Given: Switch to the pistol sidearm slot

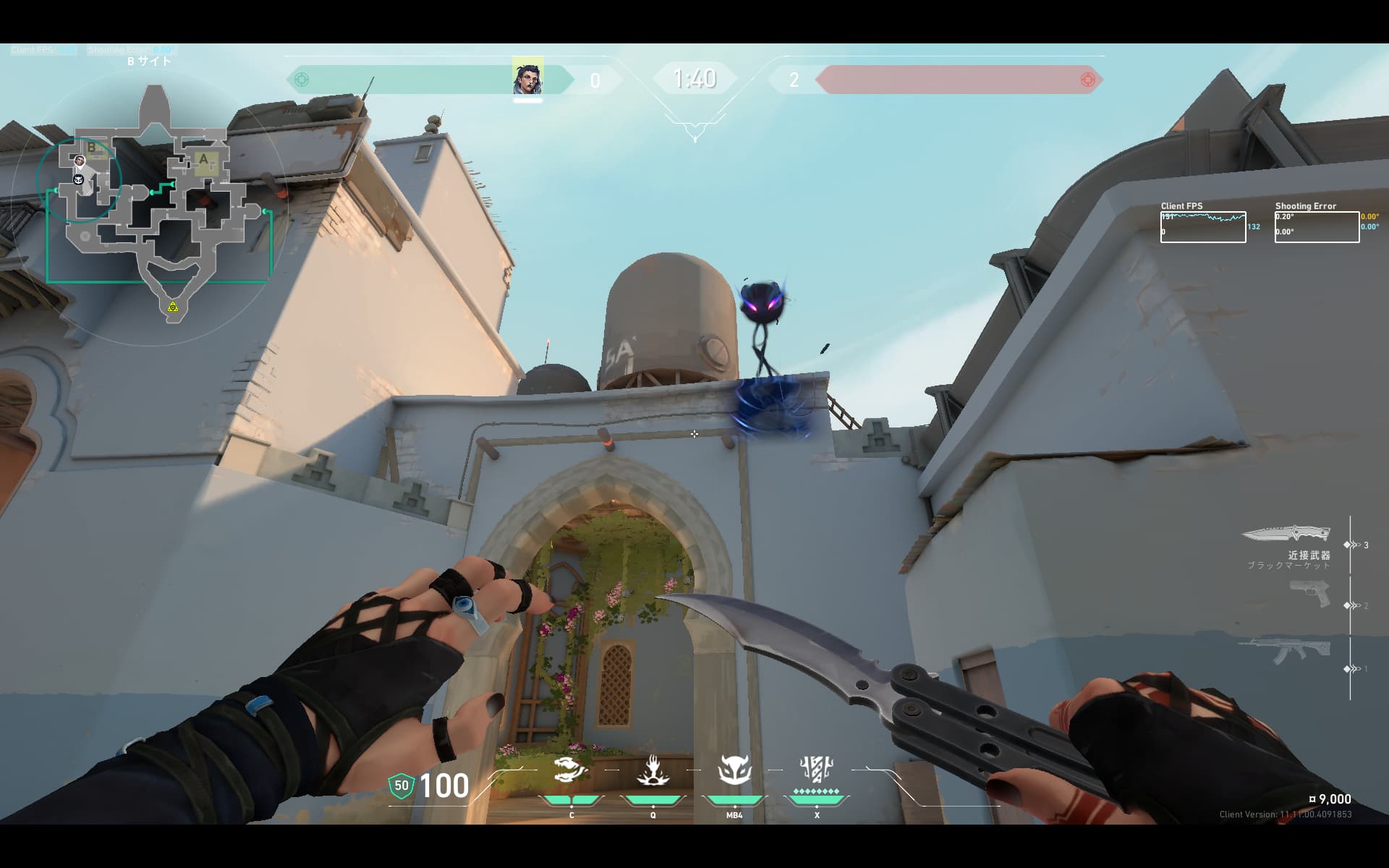Looking at the screenshot, I should pyautogui.click(x=1309, y=594).
